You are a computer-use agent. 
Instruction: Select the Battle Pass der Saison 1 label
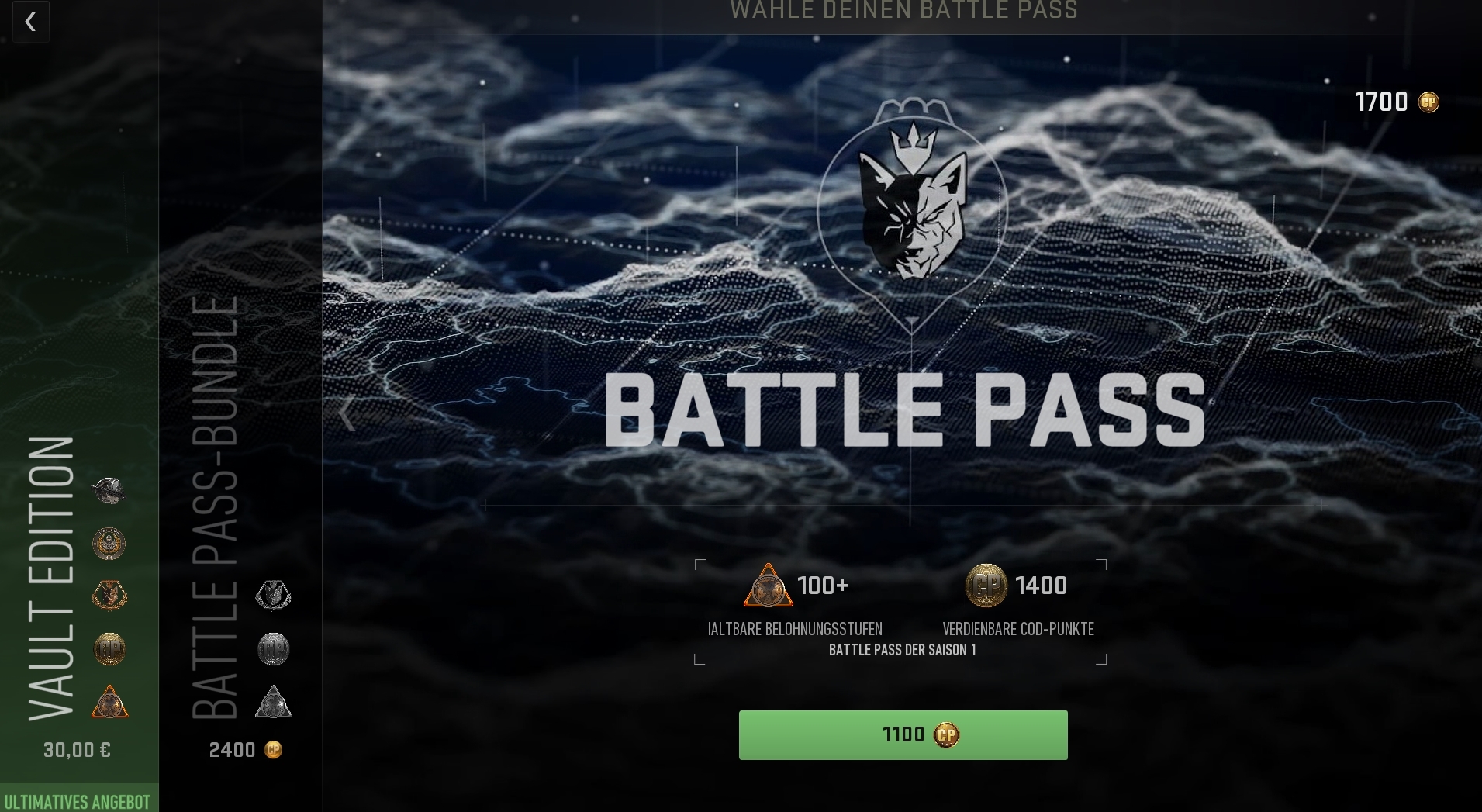pyautogui.click(x=902, y=650)
